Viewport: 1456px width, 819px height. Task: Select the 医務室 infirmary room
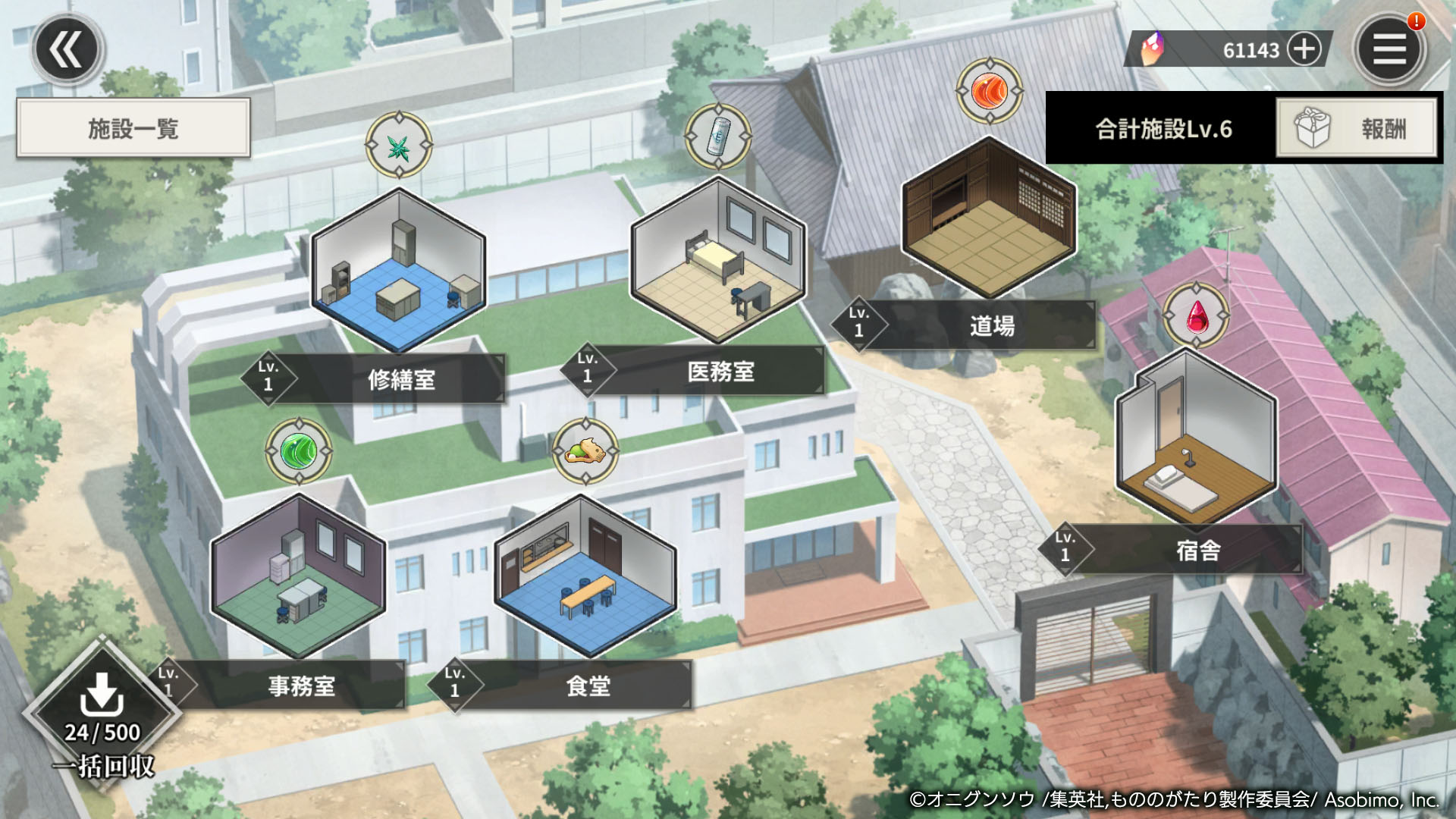718,262
